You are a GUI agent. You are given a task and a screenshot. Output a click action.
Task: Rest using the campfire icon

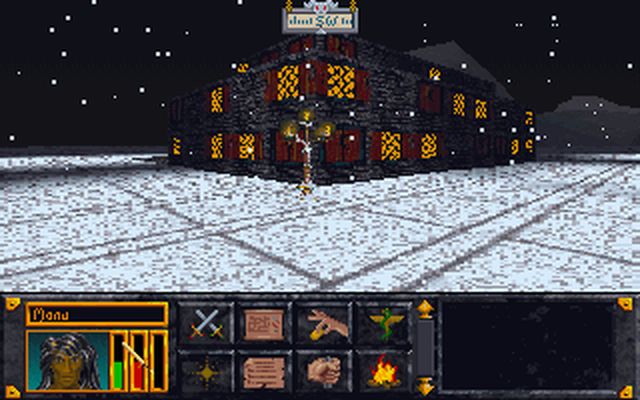(383, 372)
